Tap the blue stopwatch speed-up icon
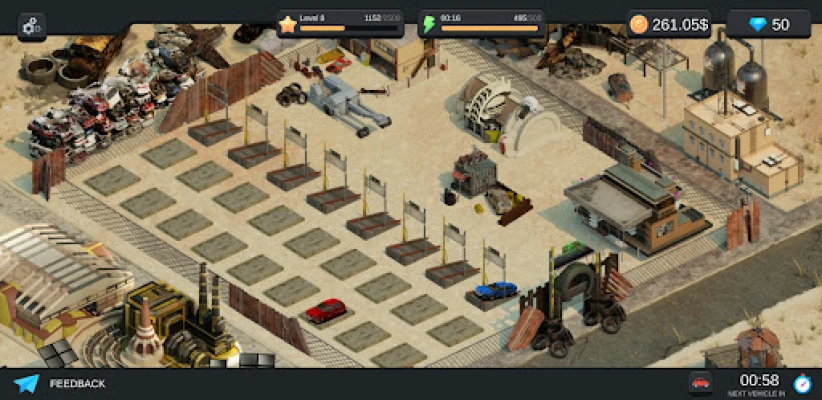The image size is (822, 400). [801, 384]
